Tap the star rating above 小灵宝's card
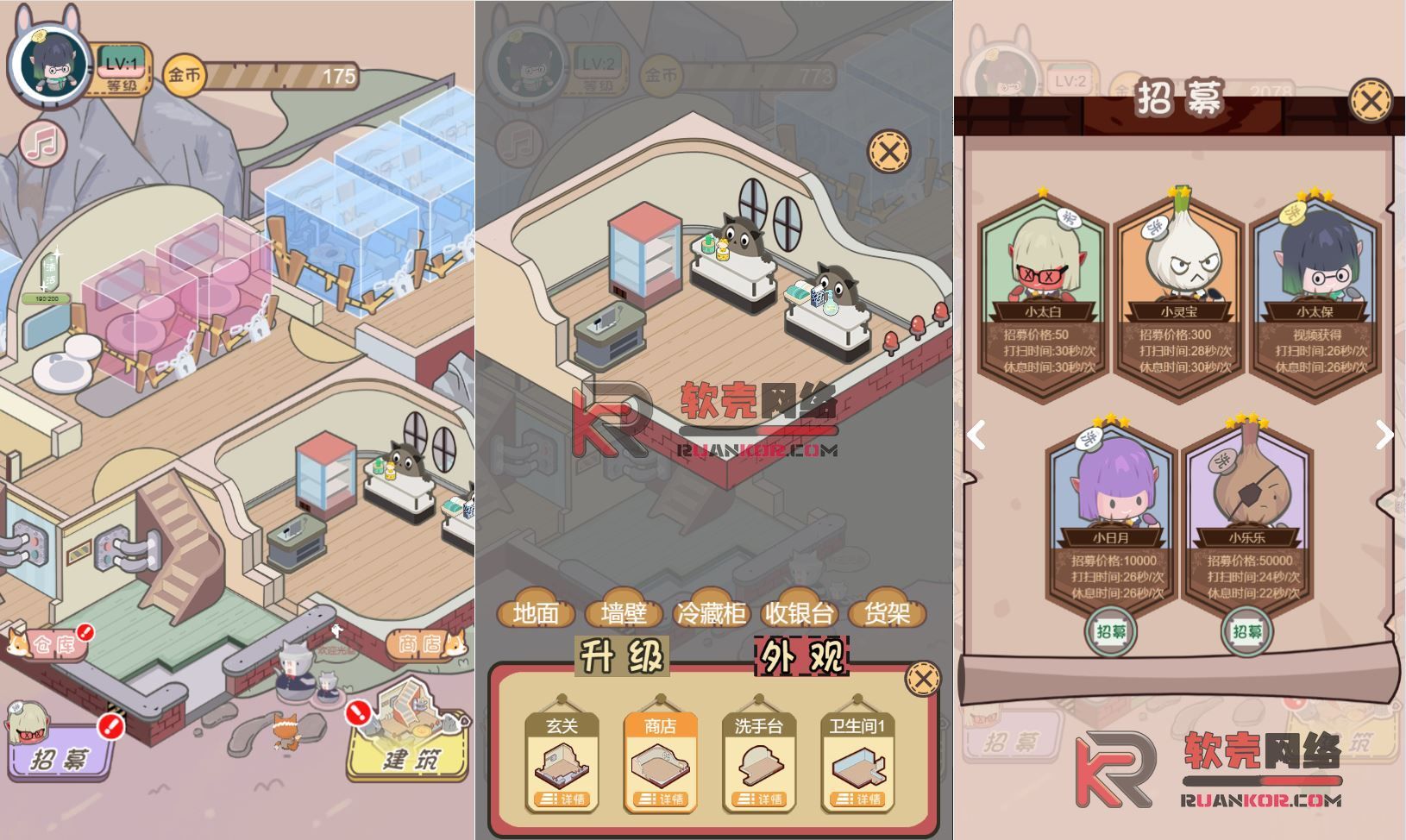The width and height of the screenshot is (1406, 840). point(1179,191)
